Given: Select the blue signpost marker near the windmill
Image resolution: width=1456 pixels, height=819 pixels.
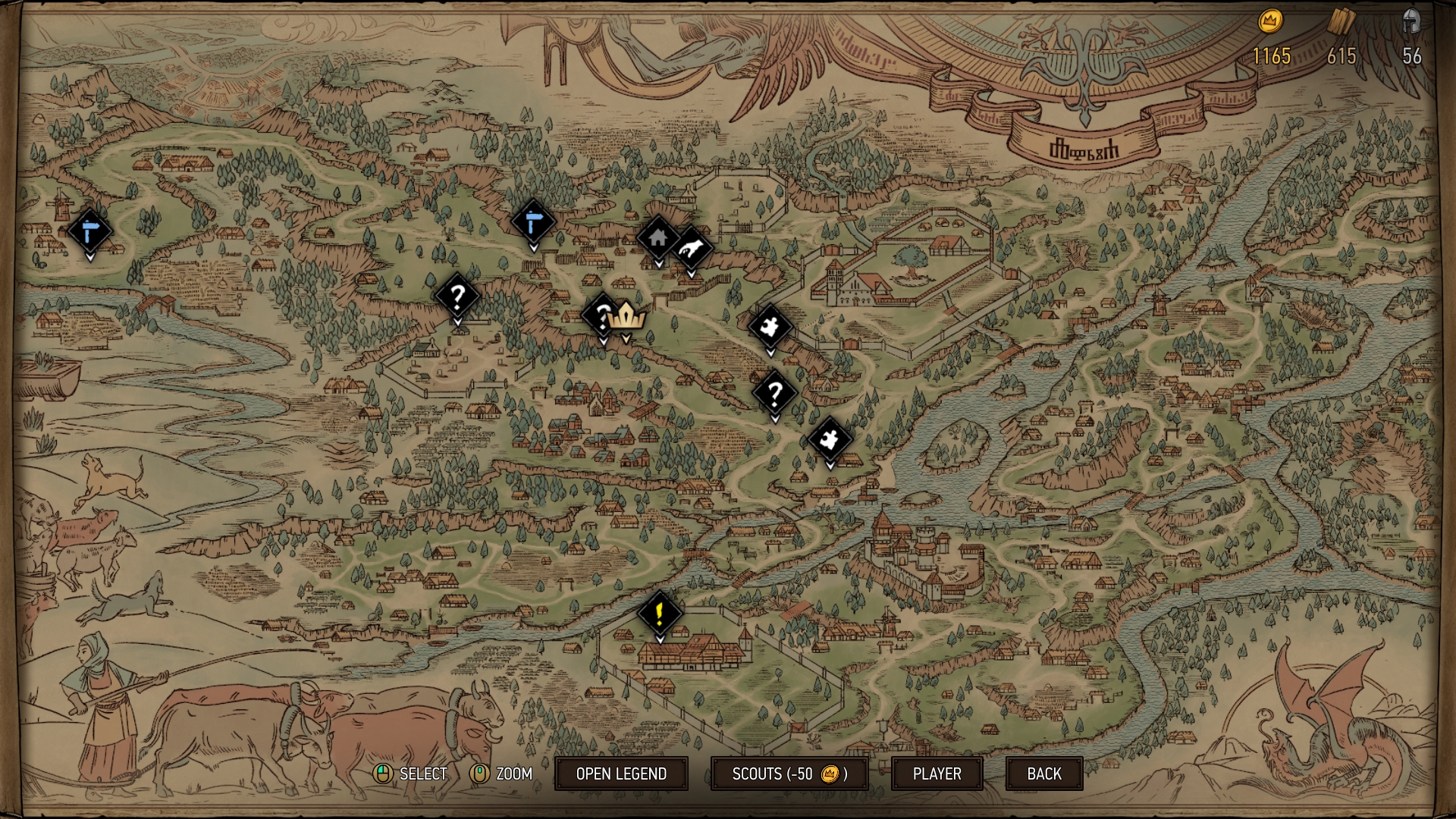Looking at the screenshot, I should click(x=89, y=231).
